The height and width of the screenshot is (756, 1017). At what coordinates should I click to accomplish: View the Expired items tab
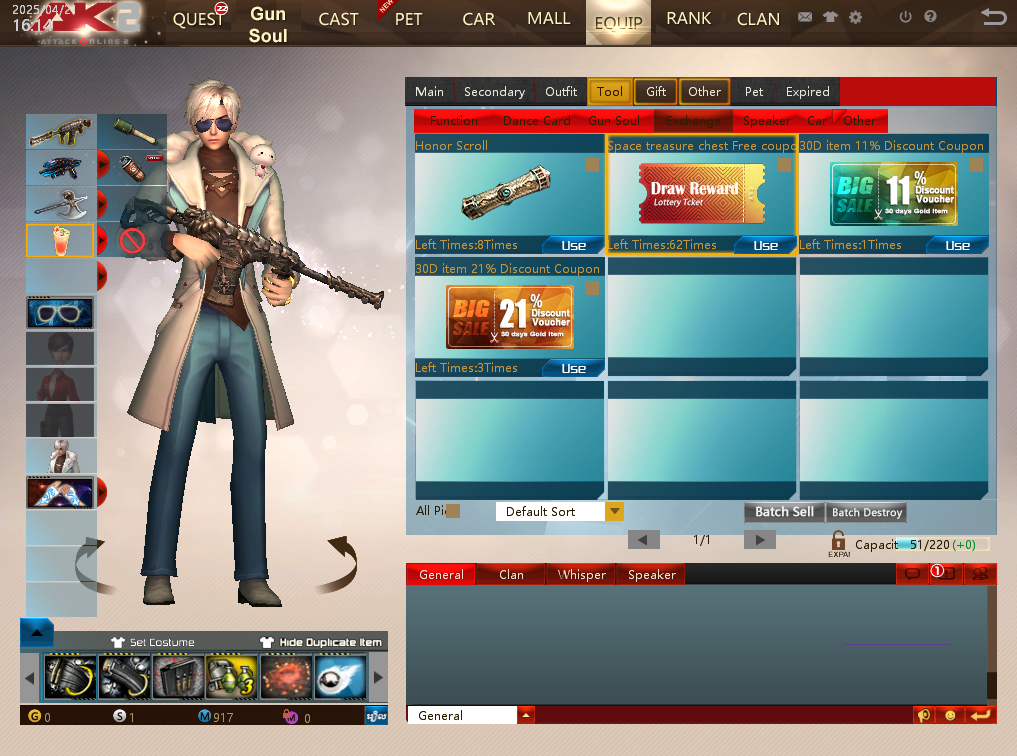click(x=807, y=92)
